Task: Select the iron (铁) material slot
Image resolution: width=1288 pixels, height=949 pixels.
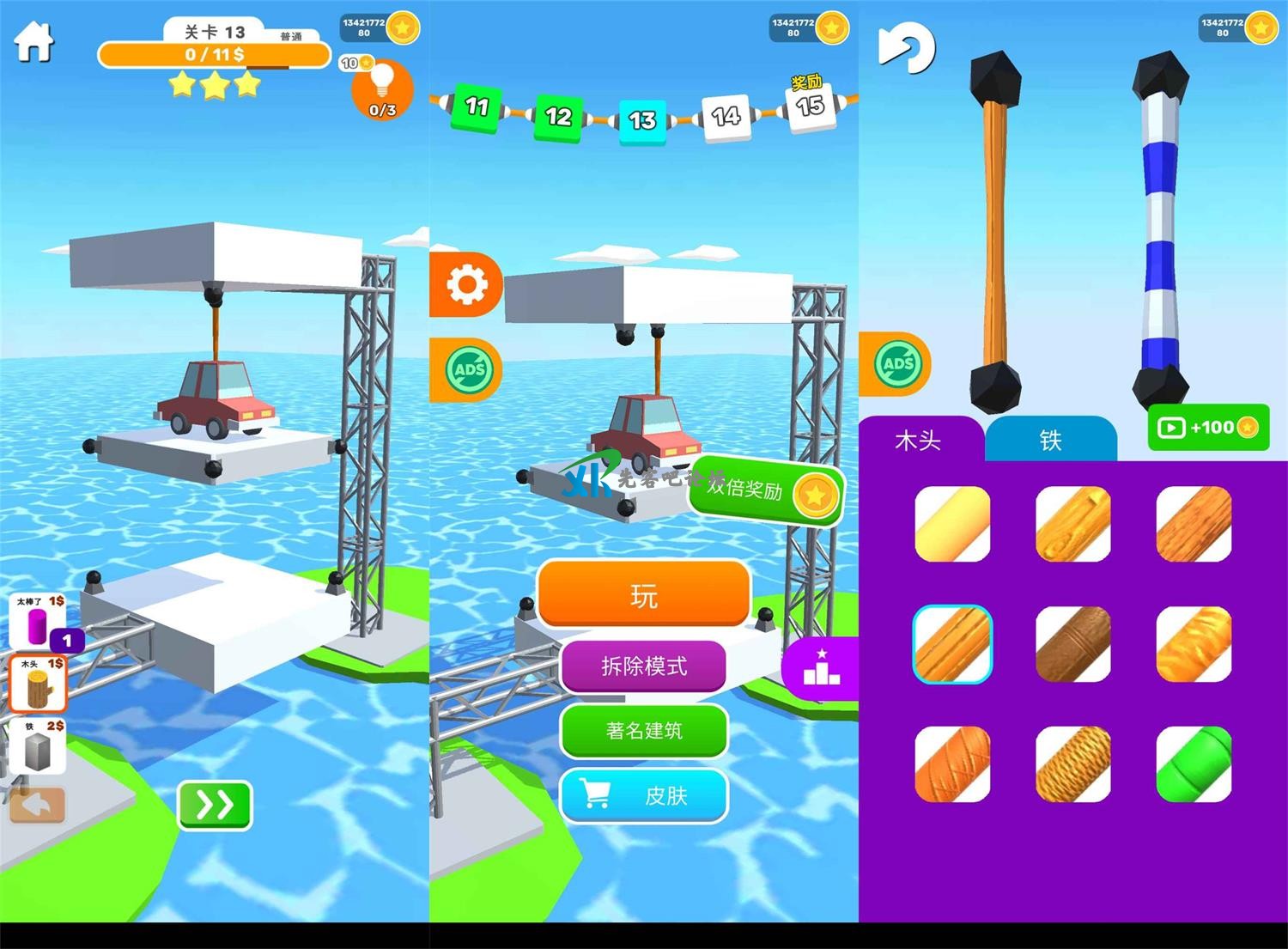Action: pos(38,746)
